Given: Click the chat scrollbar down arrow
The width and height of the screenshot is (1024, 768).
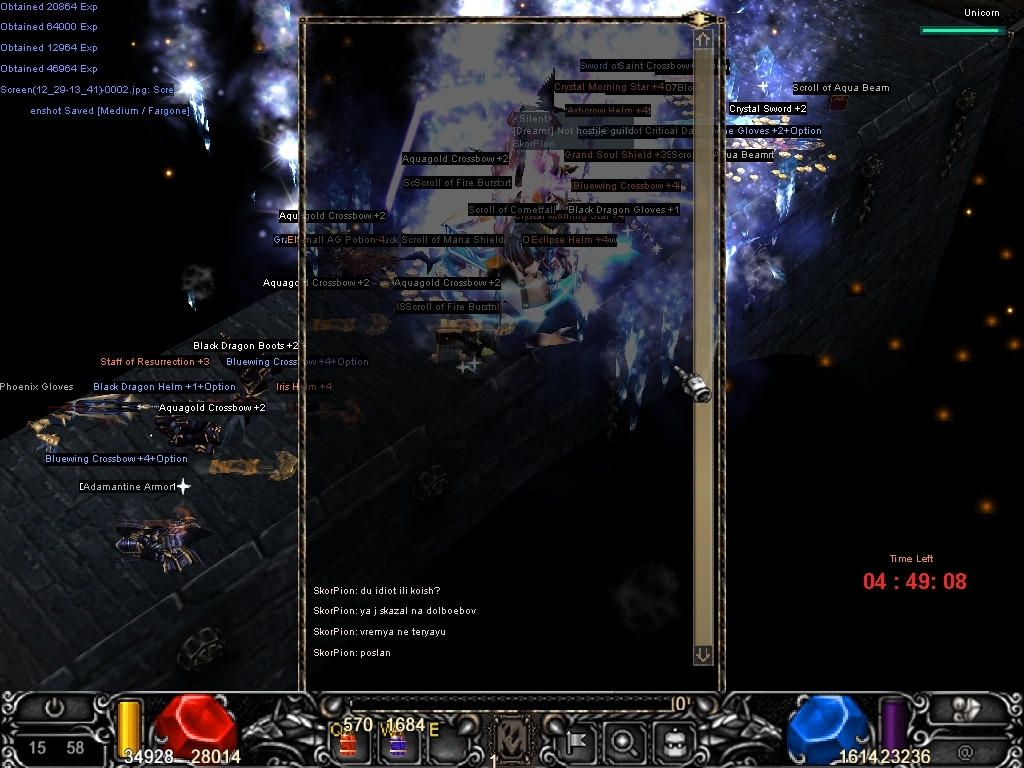Looking at the screenshot, I should coord(703,654).
